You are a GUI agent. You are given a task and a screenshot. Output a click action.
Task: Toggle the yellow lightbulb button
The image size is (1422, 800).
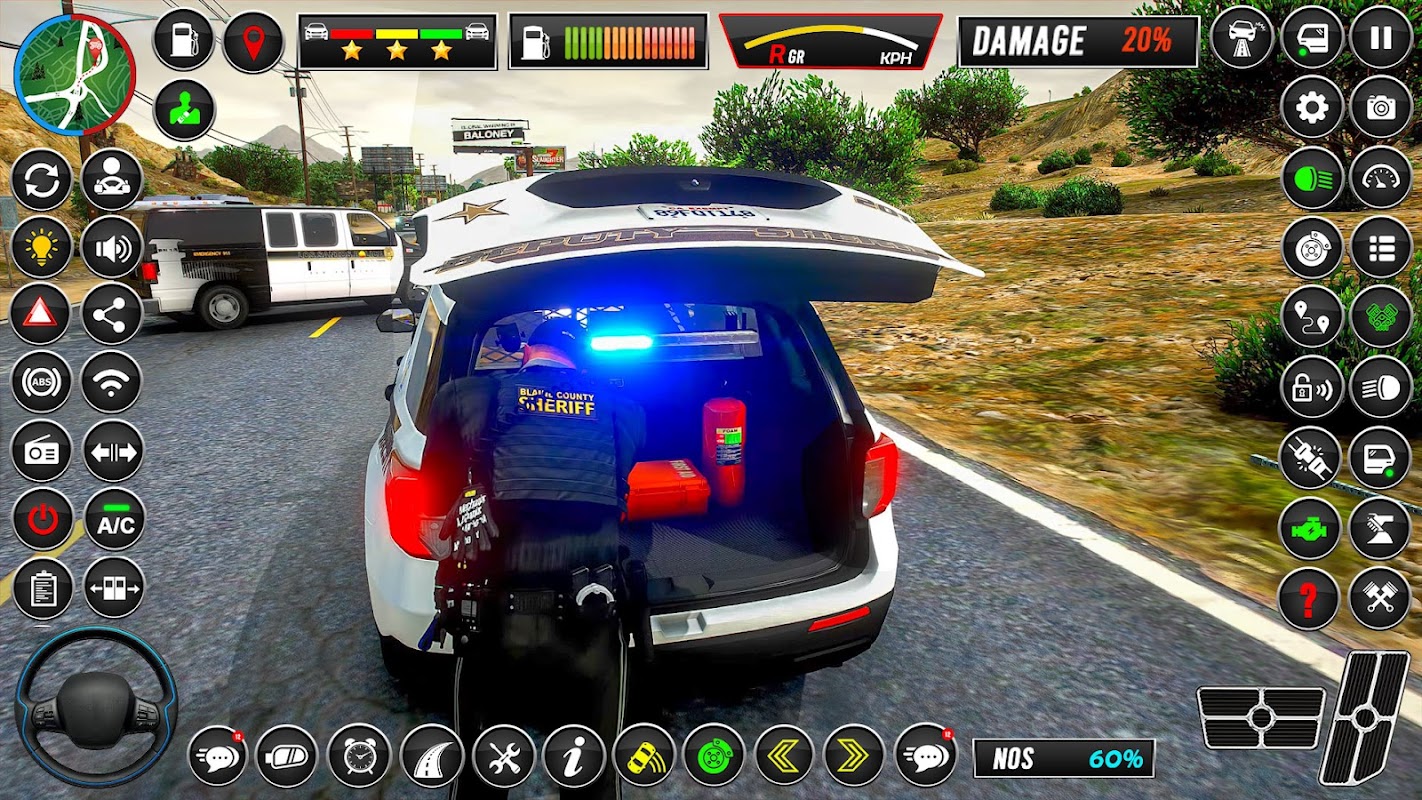[41, 247]
